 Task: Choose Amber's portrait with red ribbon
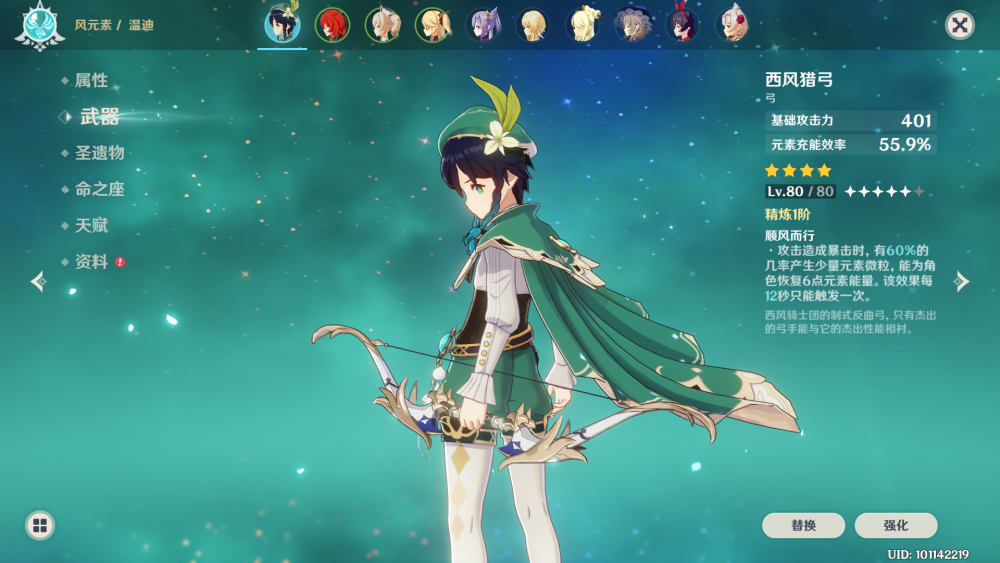pyautogui.click(x=682, y=25)
